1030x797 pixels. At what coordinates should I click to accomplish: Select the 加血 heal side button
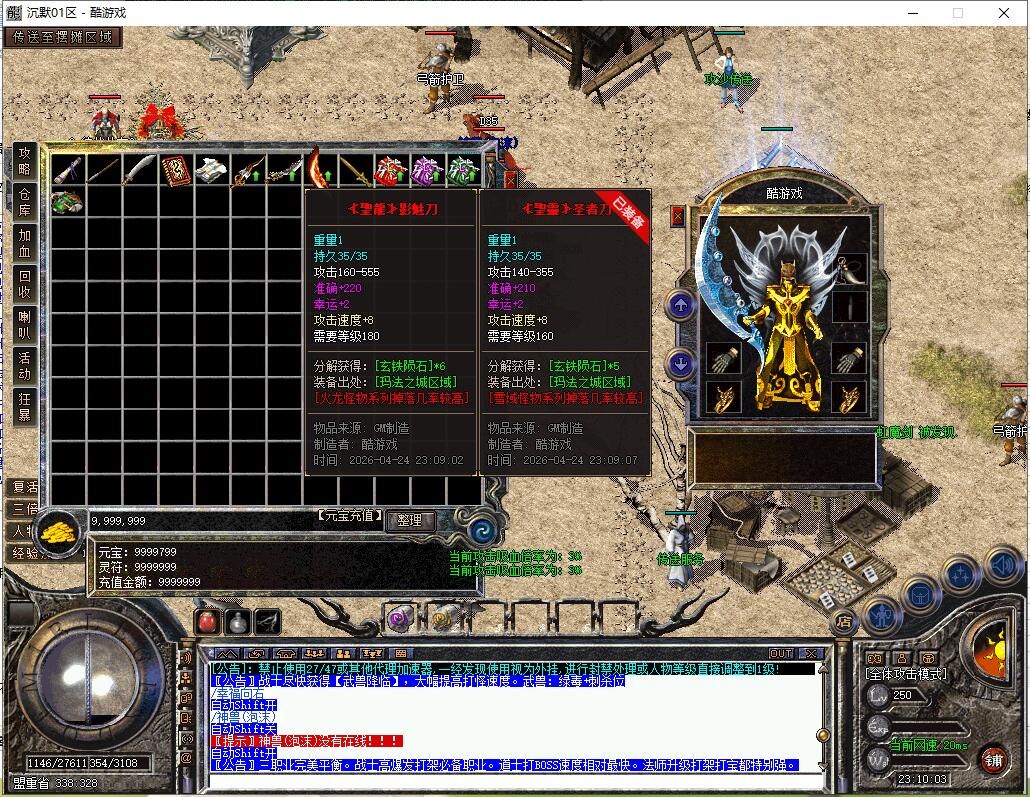point(25,243)
